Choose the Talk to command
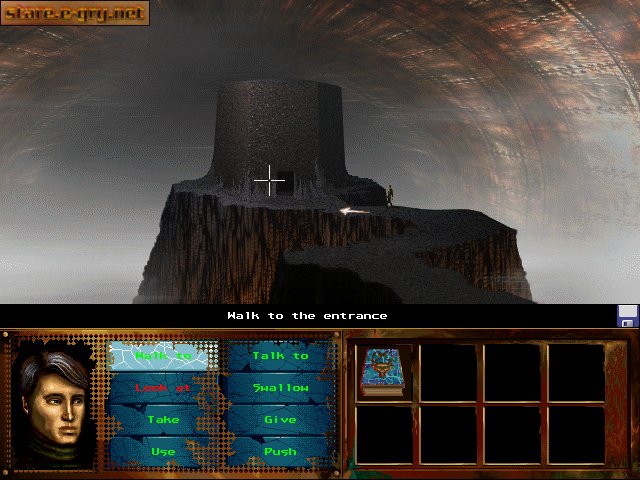Screen dimensions: 640x480 click(x=280, y=356)
